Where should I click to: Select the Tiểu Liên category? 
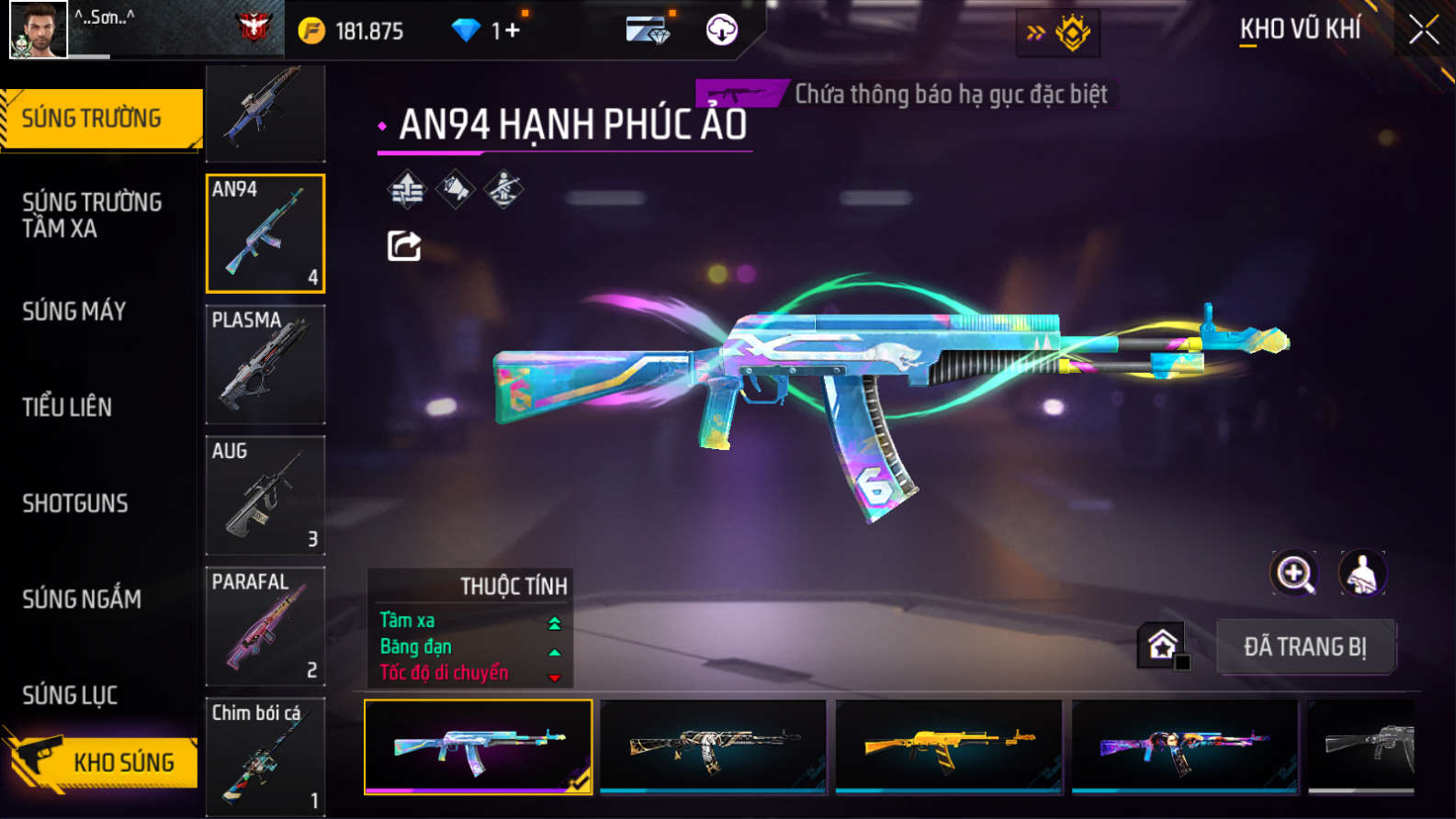tap(67, 407)
